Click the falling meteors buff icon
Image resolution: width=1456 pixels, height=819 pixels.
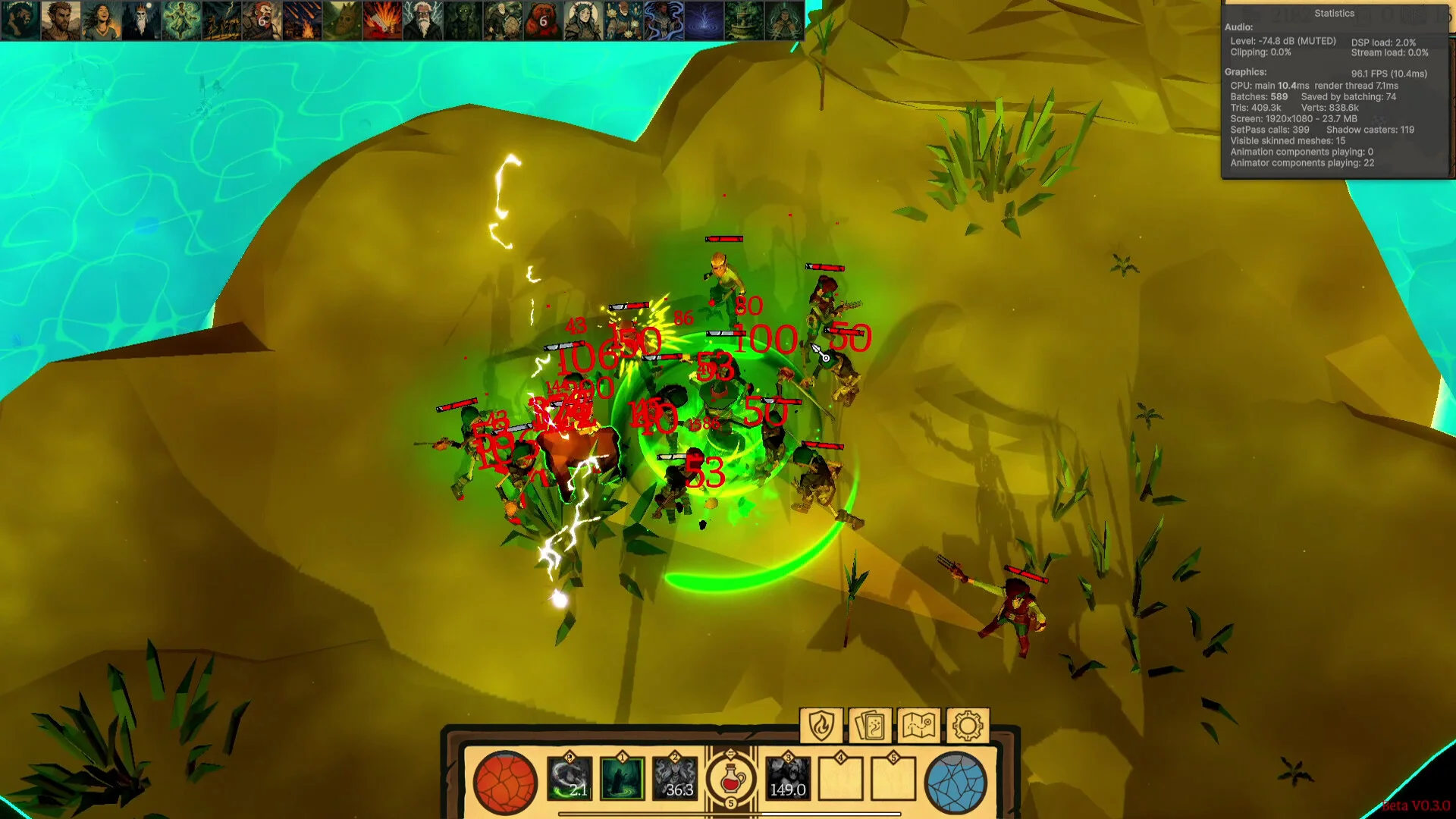[302, 20]
